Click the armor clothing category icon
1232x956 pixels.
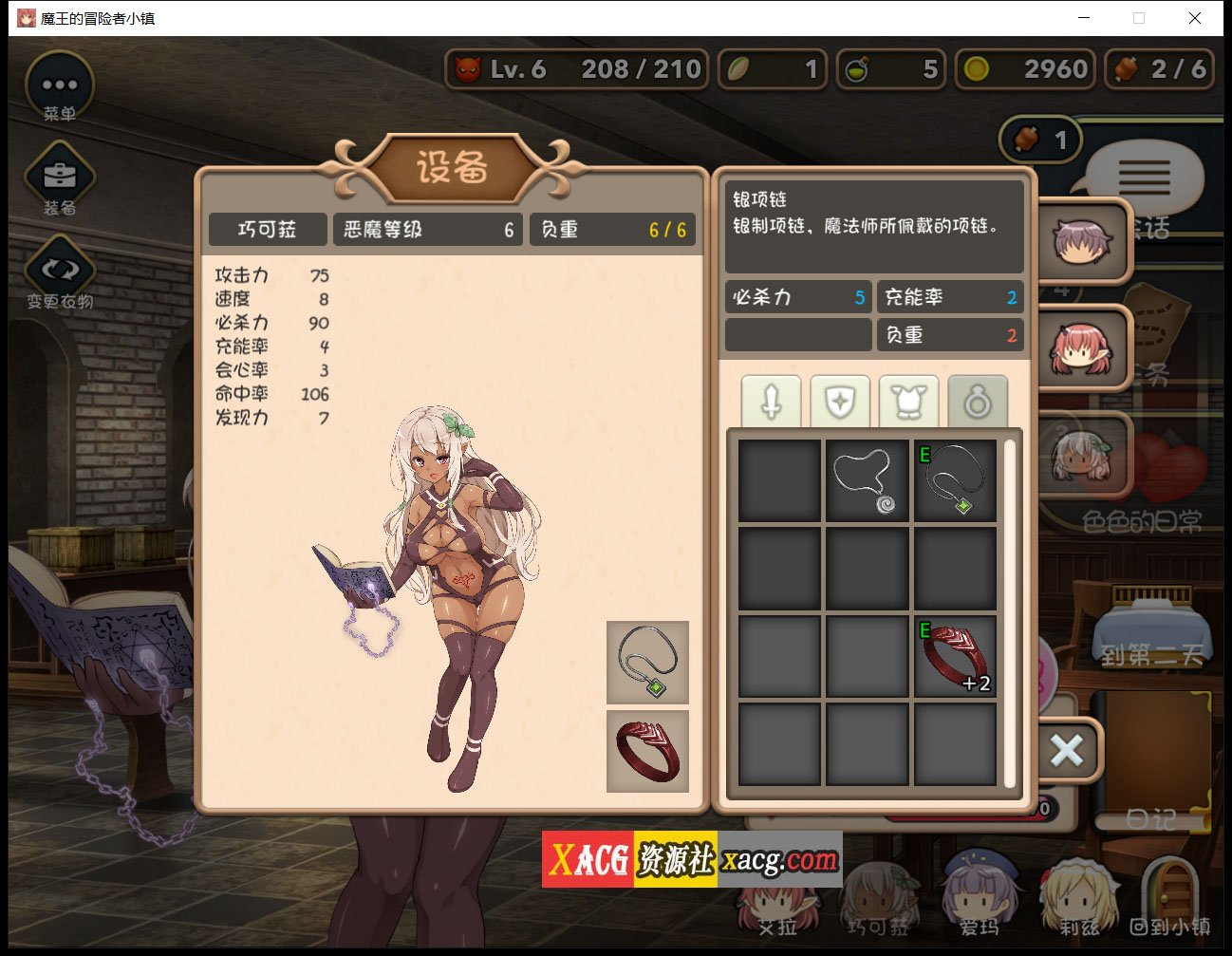pos(909,400)
